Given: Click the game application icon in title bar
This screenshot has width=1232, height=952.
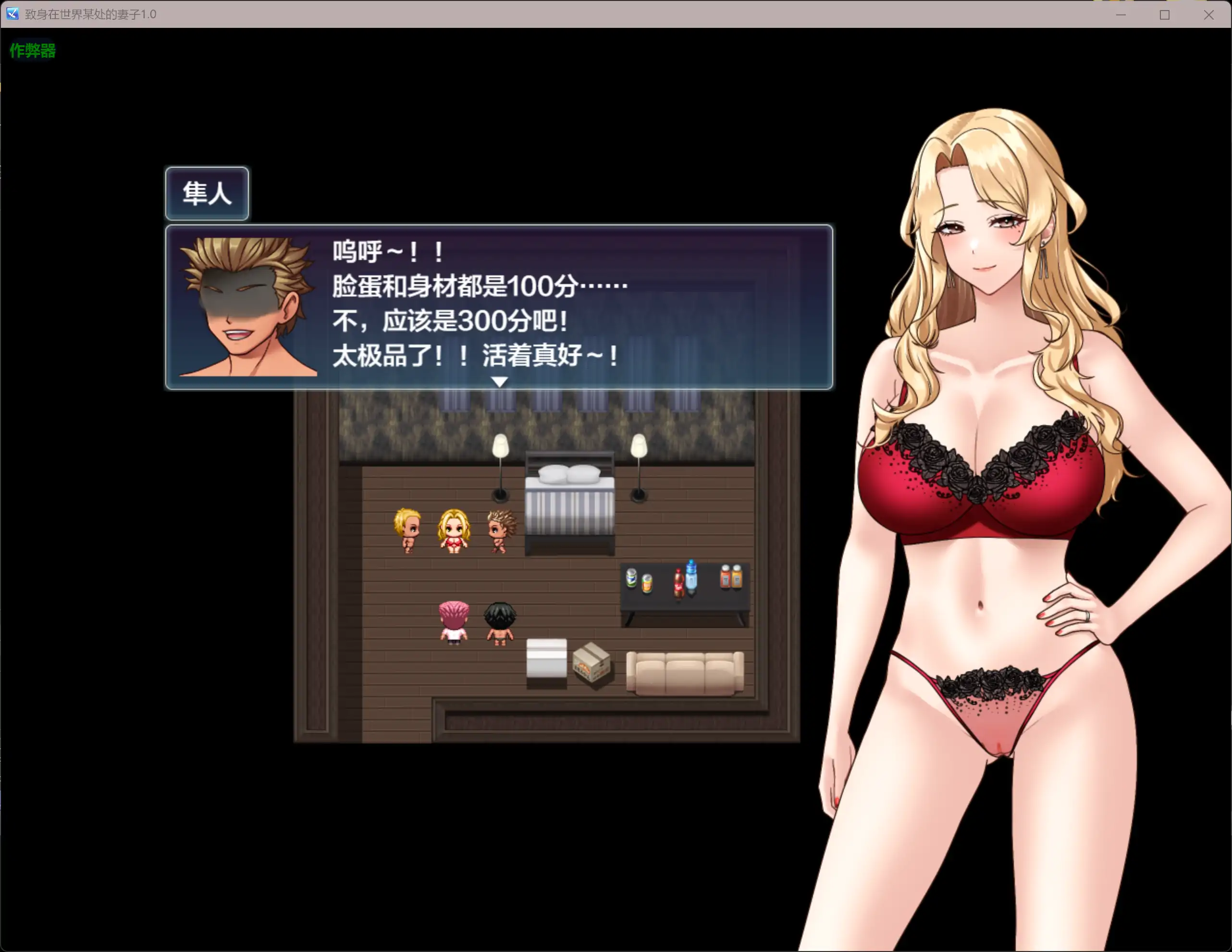Looking at the screenshot, I should [12, 15].
